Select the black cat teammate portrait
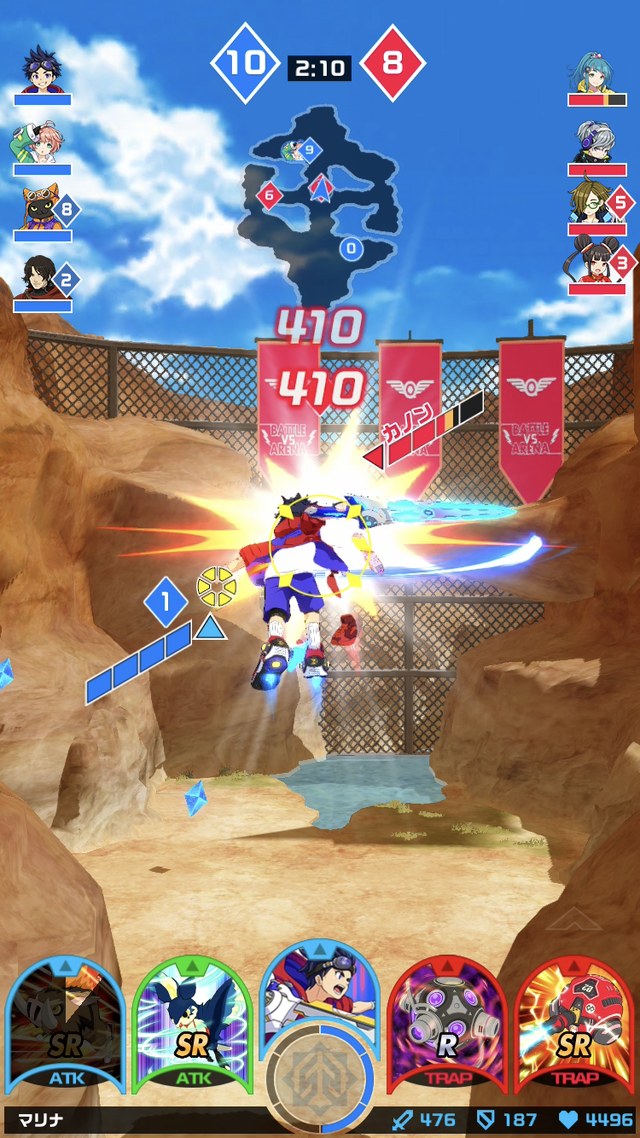Viewport: 640px width, 1138px height. tap(40, 210)
